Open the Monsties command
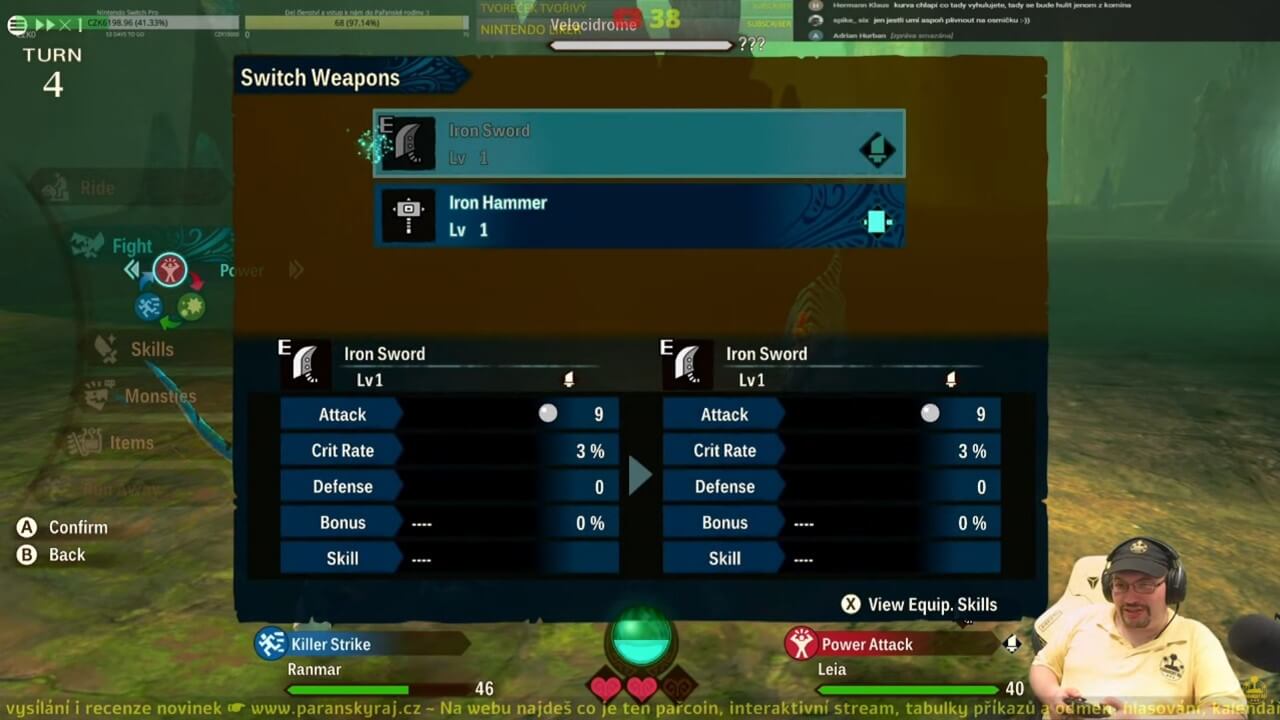 pos(159,396)
